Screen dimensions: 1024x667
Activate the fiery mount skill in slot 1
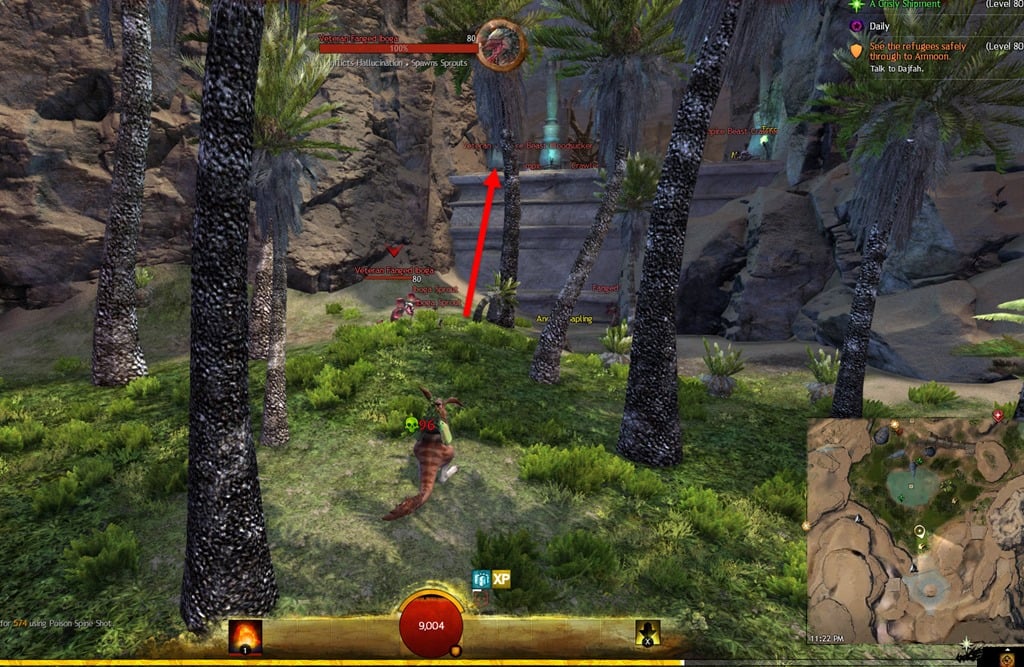coord(245,636)
